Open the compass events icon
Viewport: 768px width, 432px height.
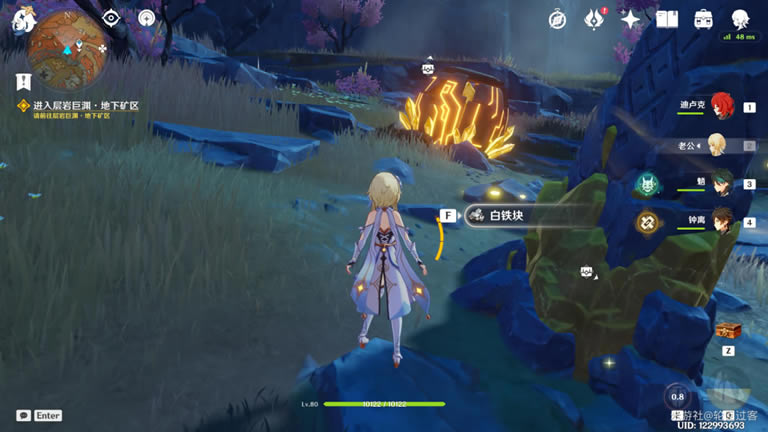coord(558,19)
